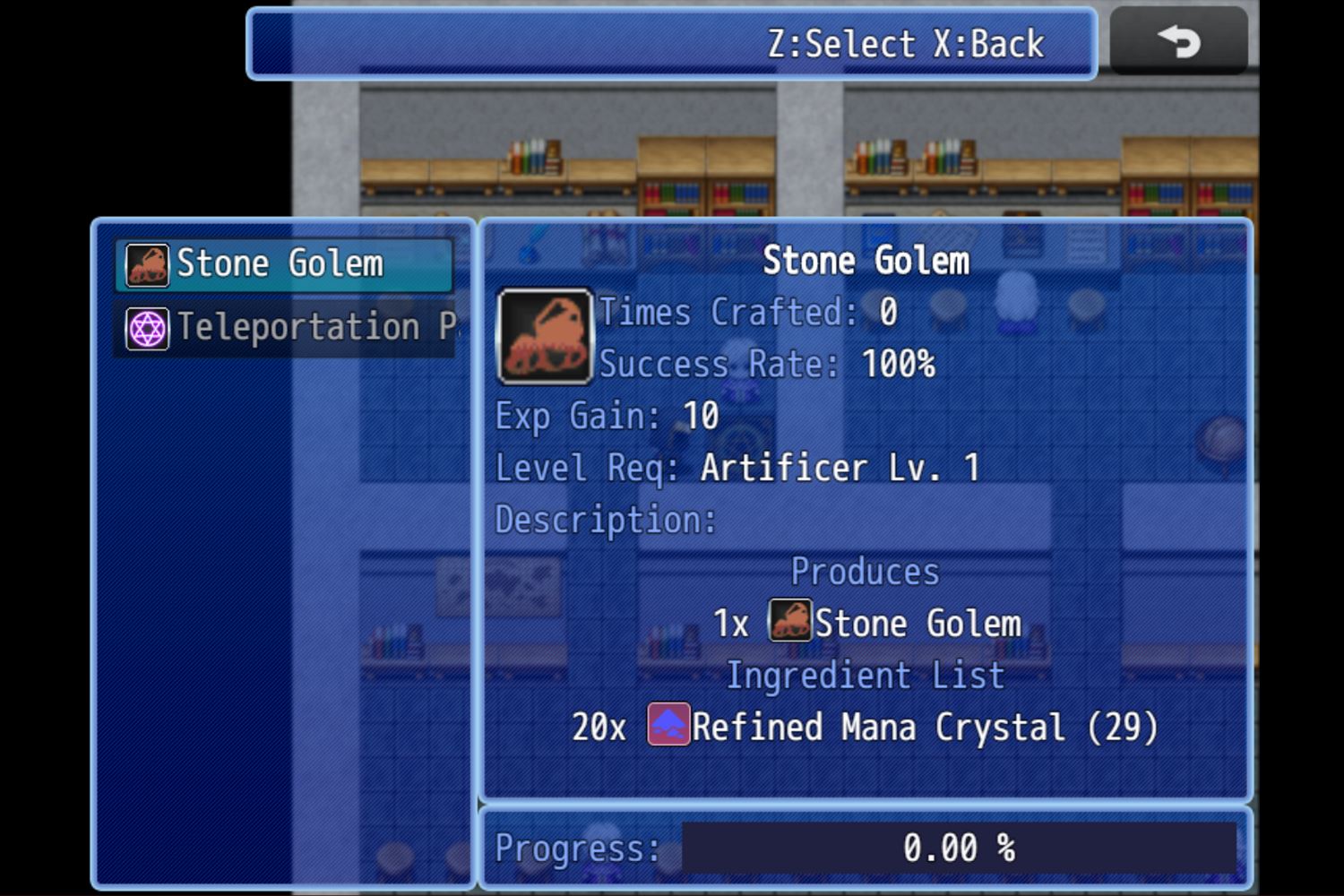Click the golem icon next to Times Crafted
The width and height of the screenshot is (1344, 896).
(x=544, y=336)
